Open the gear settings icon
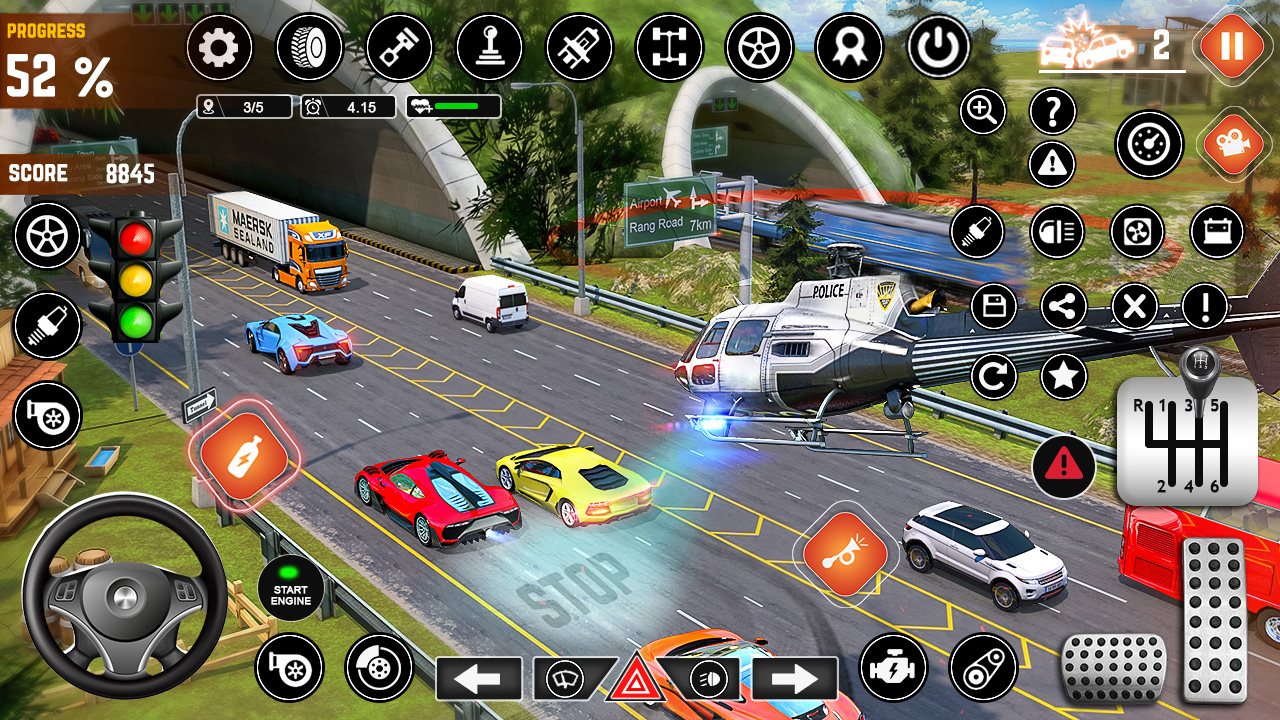The height and width of the screenshot is (720, 1280). click(x=218, y=48)
